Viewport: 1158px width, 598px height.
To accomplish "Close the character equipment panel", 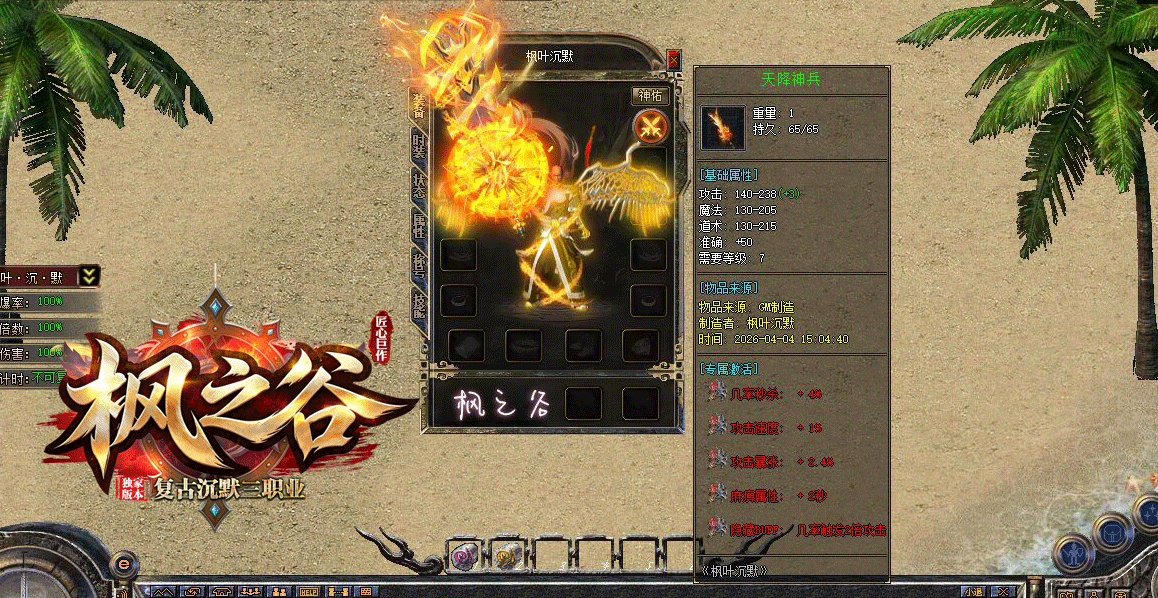I will click(674, 59).
